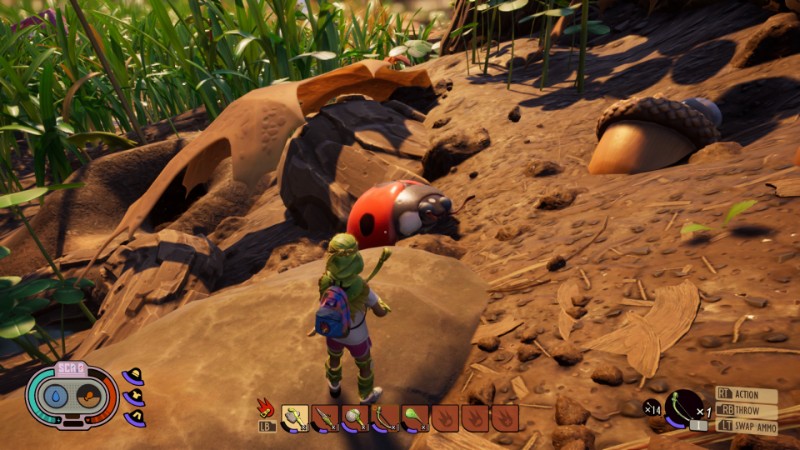Click the chest armor status icon
Screen dimensions: 800x450
[x=134, y=398]
